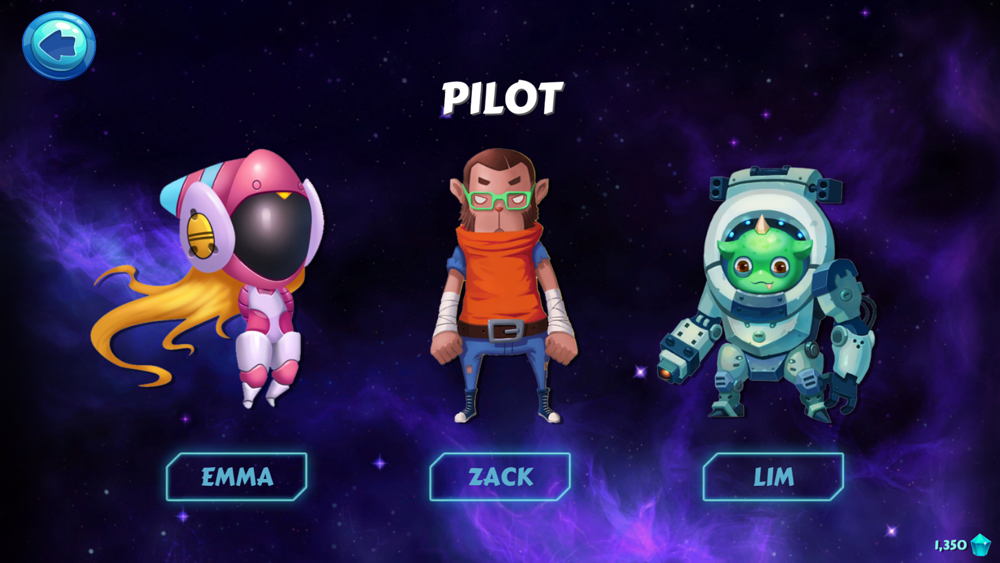This screenshot has width=1000, height=563.
Task: Pick the LIM pilot button
Action: pos(773,477)
